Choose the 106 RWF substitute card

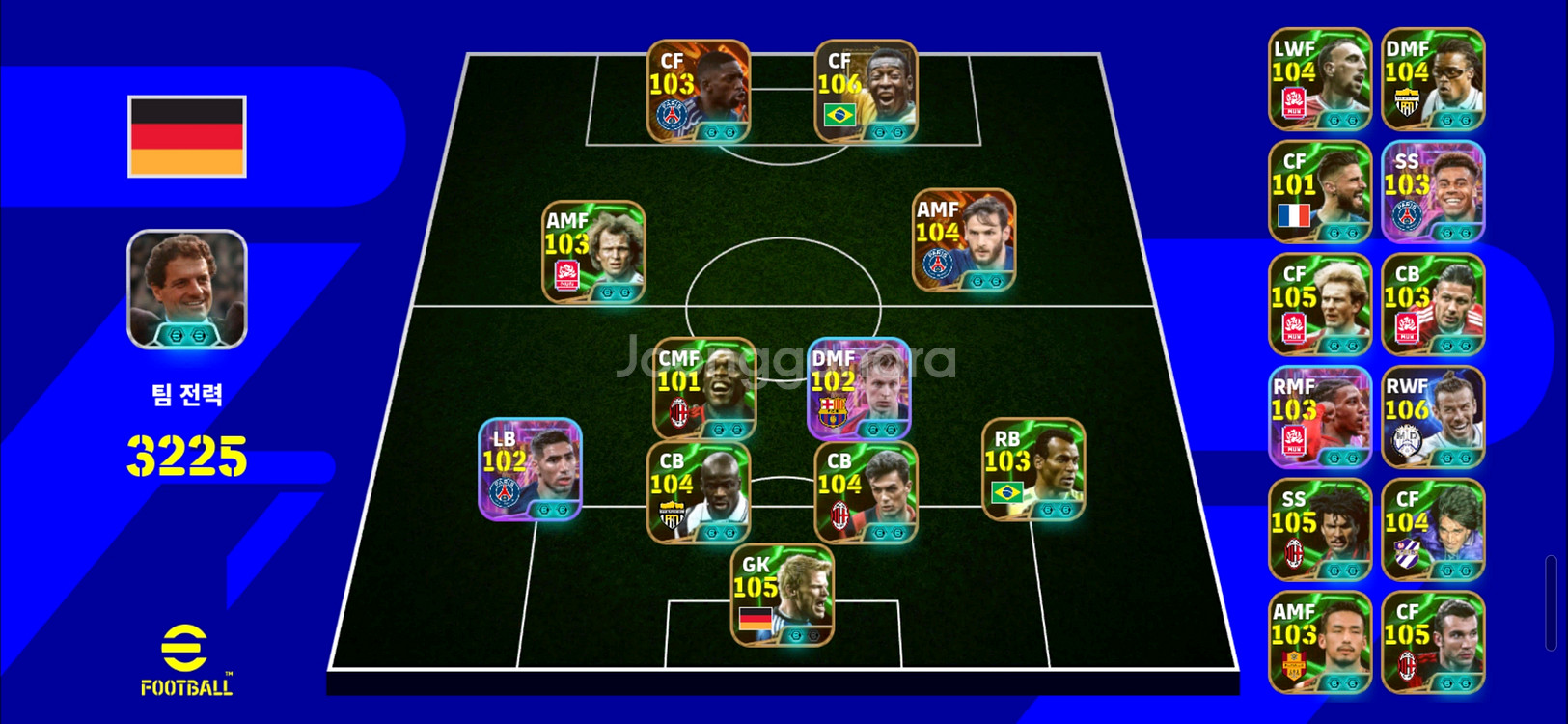[x=1433, y=417]
